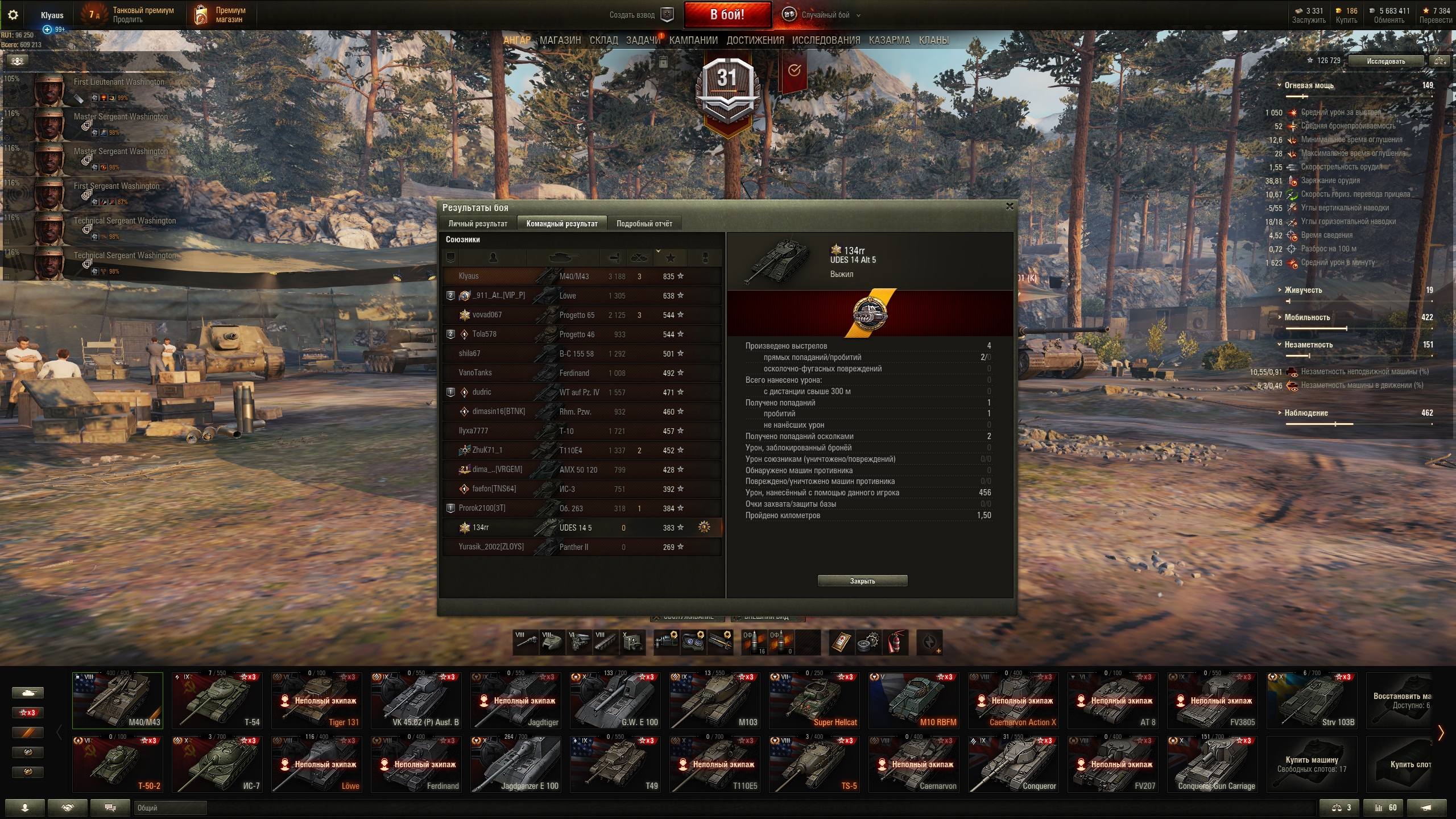
Task: Create a platoon with Создать взвод
Action: [x=640, y=15]
